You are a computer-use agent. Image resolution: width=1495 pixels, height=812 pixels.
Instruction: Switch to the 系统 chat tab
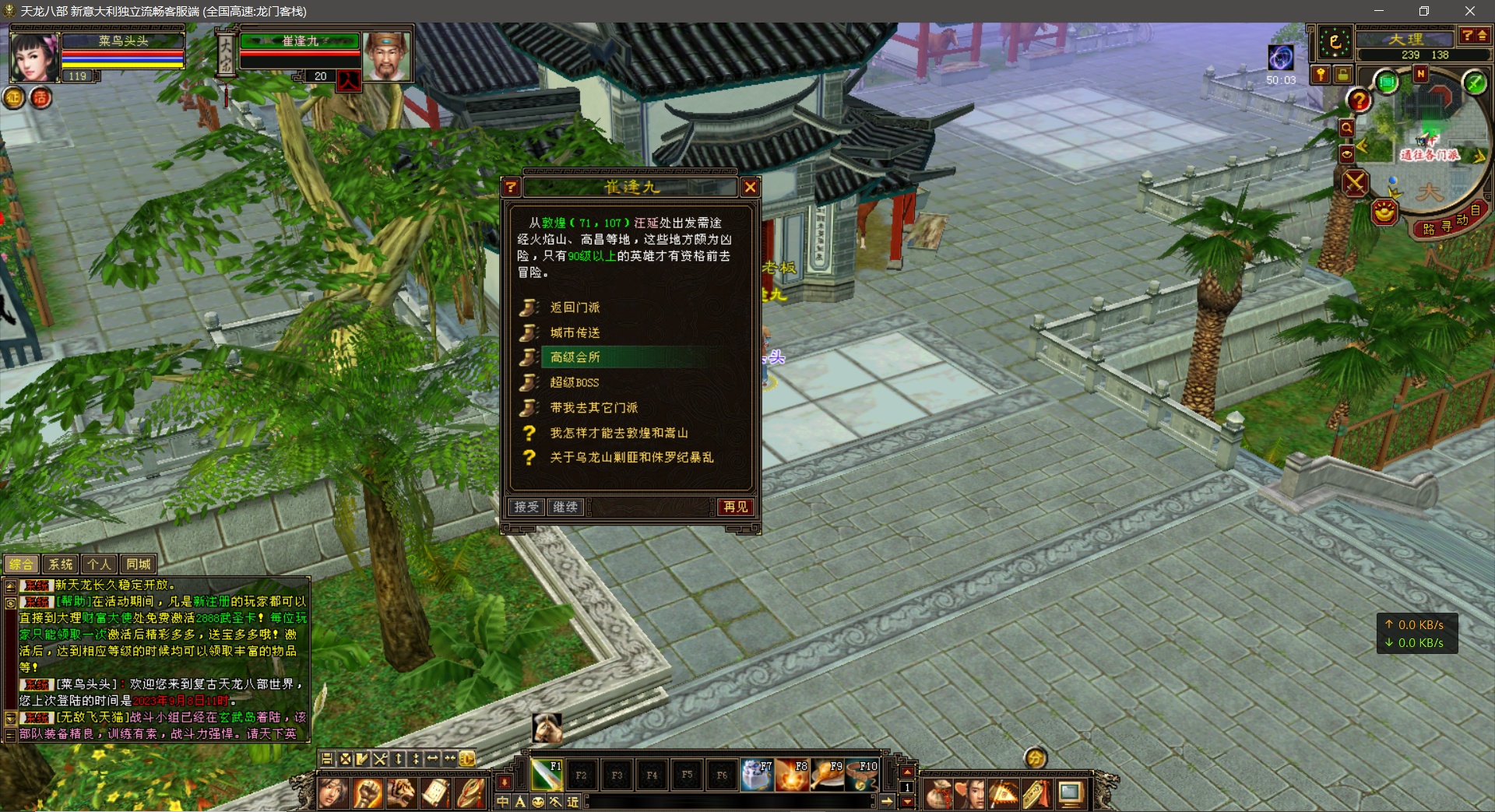(60, 564)
